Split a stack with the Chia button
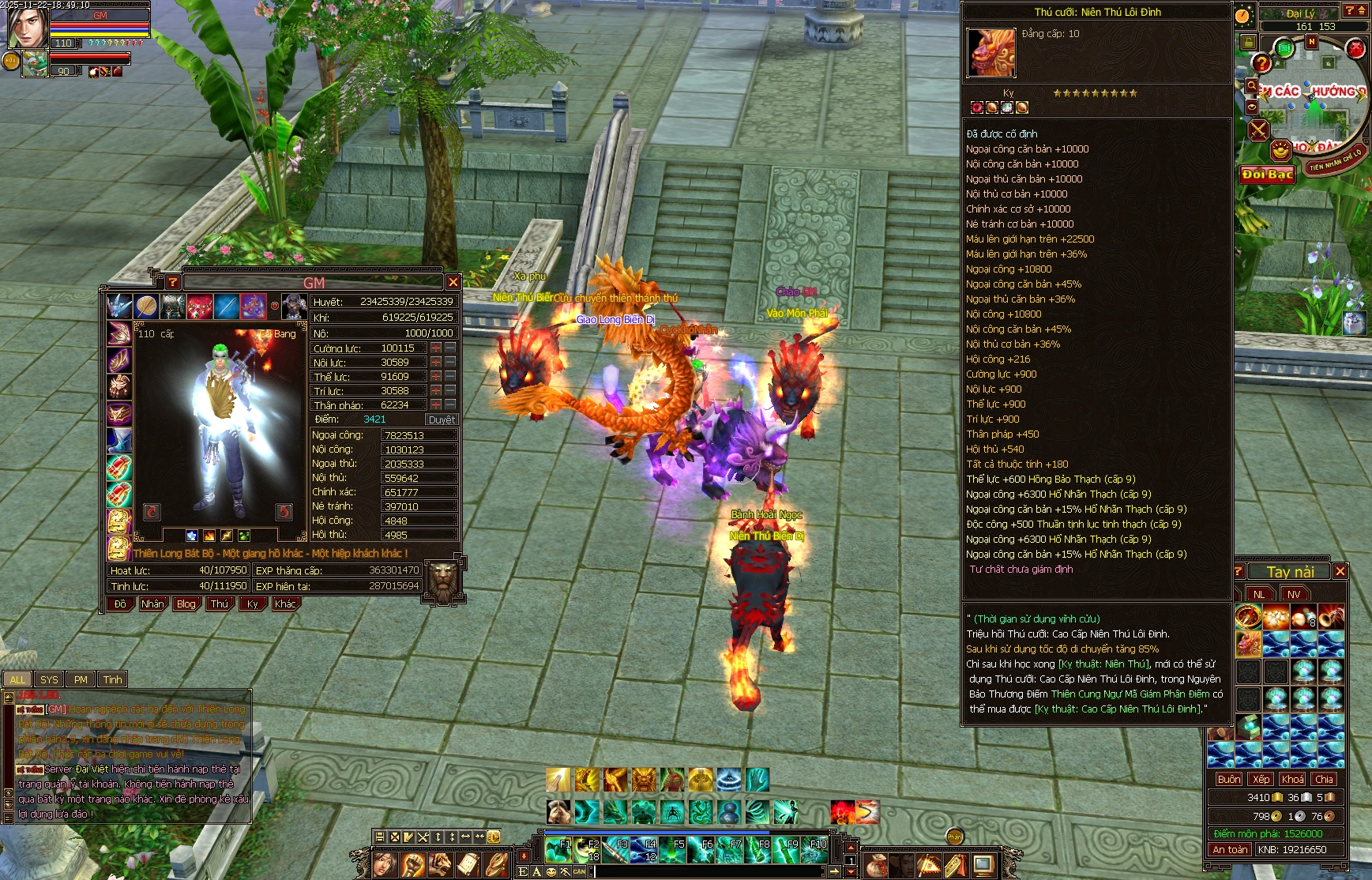The image size is (1372, 880). click(1325, 779)
